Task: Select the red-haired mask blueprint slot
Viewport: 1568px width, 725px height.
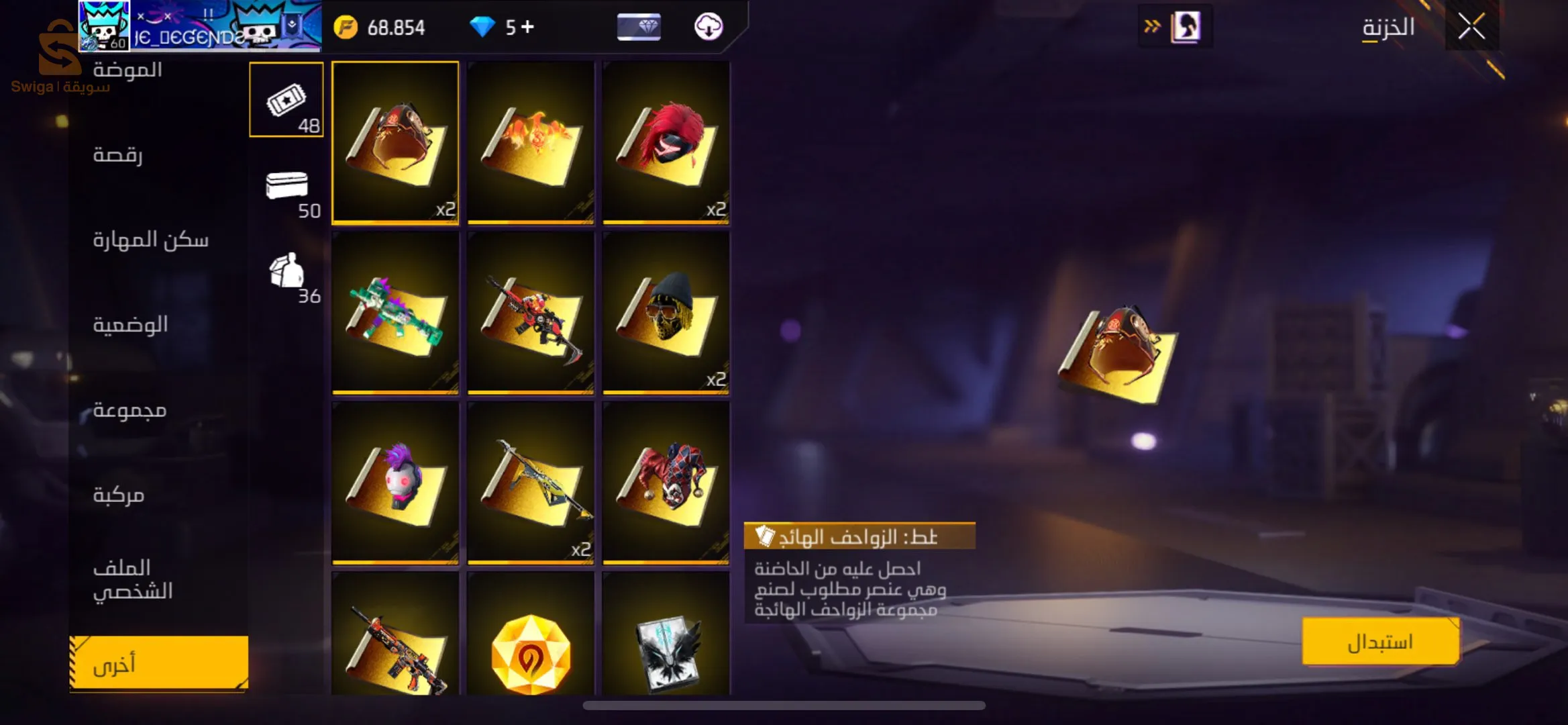Action: (x=666, y=142)
